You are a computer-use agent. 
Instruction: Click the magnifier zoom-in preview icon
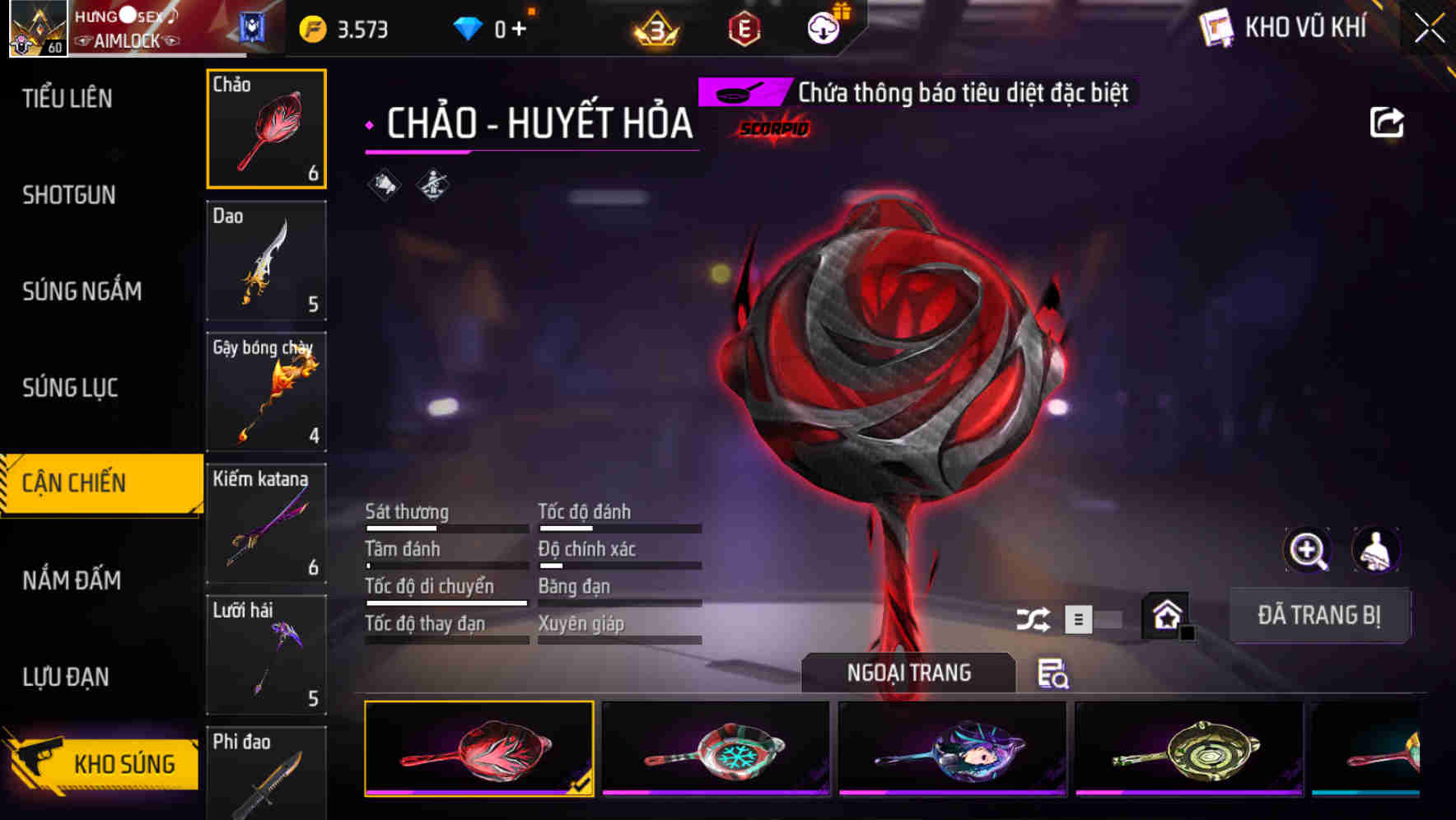coord(1309,550)
